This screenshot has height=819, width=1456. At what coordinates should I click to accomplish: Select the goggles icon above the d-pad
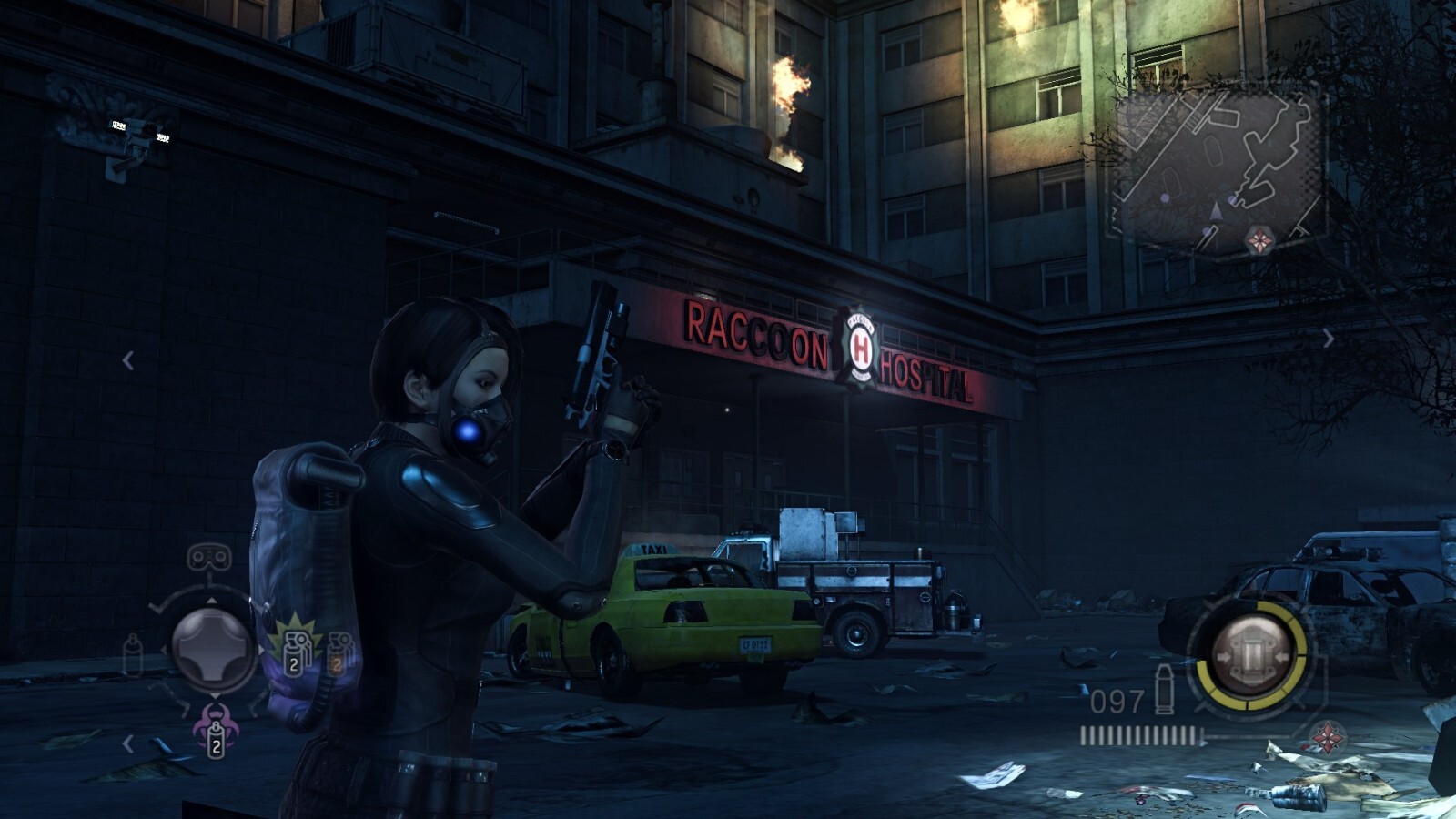(208, 558)
